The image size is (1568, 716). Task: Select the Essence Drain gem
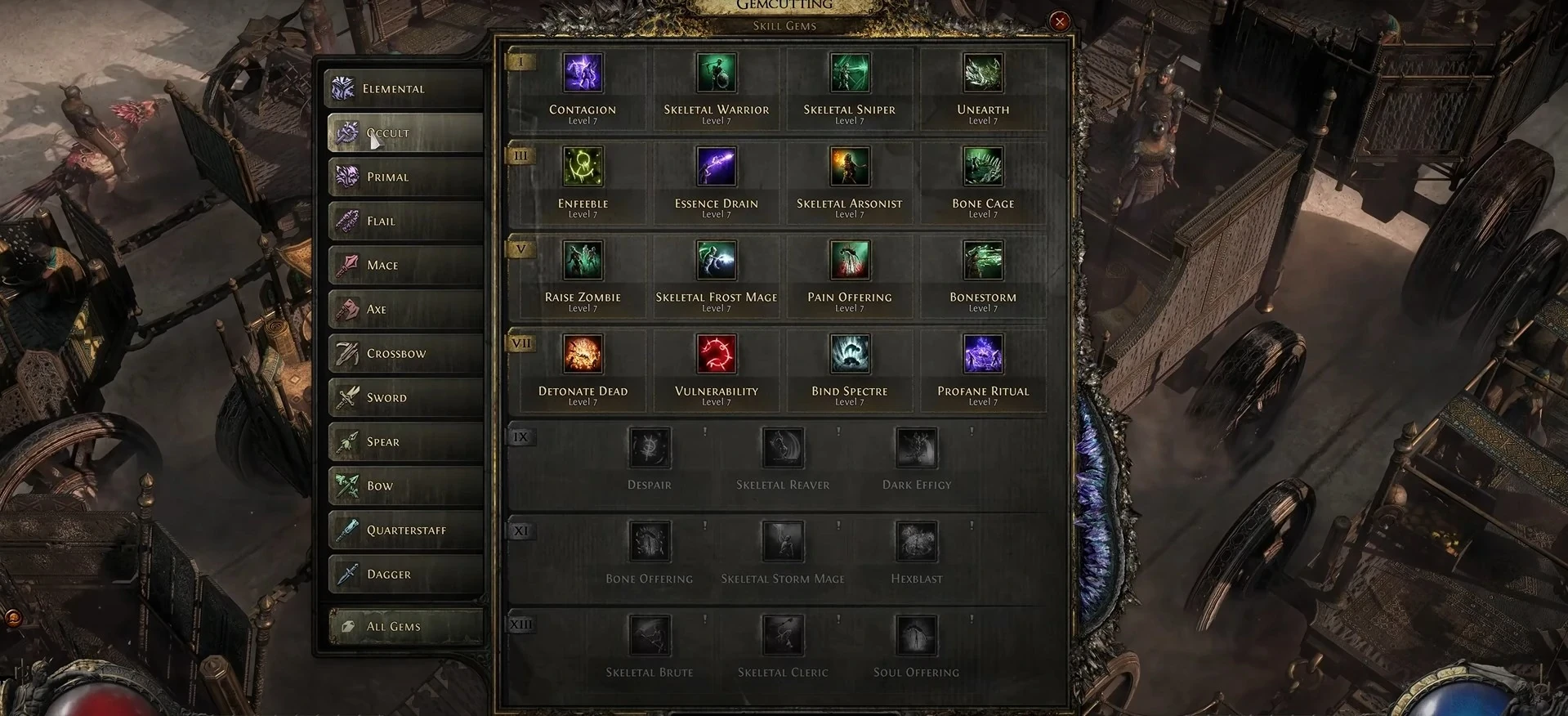(x=716, y=167)
